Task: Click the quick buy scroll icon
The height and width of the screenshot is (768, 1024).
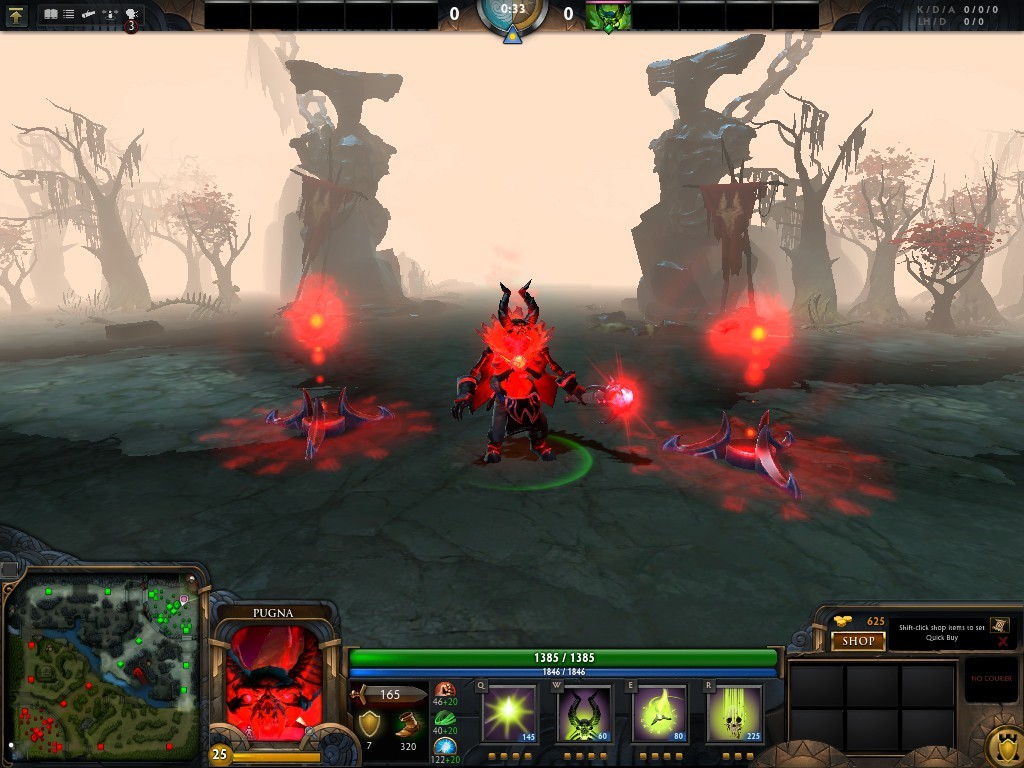Action: click(999, 625)
